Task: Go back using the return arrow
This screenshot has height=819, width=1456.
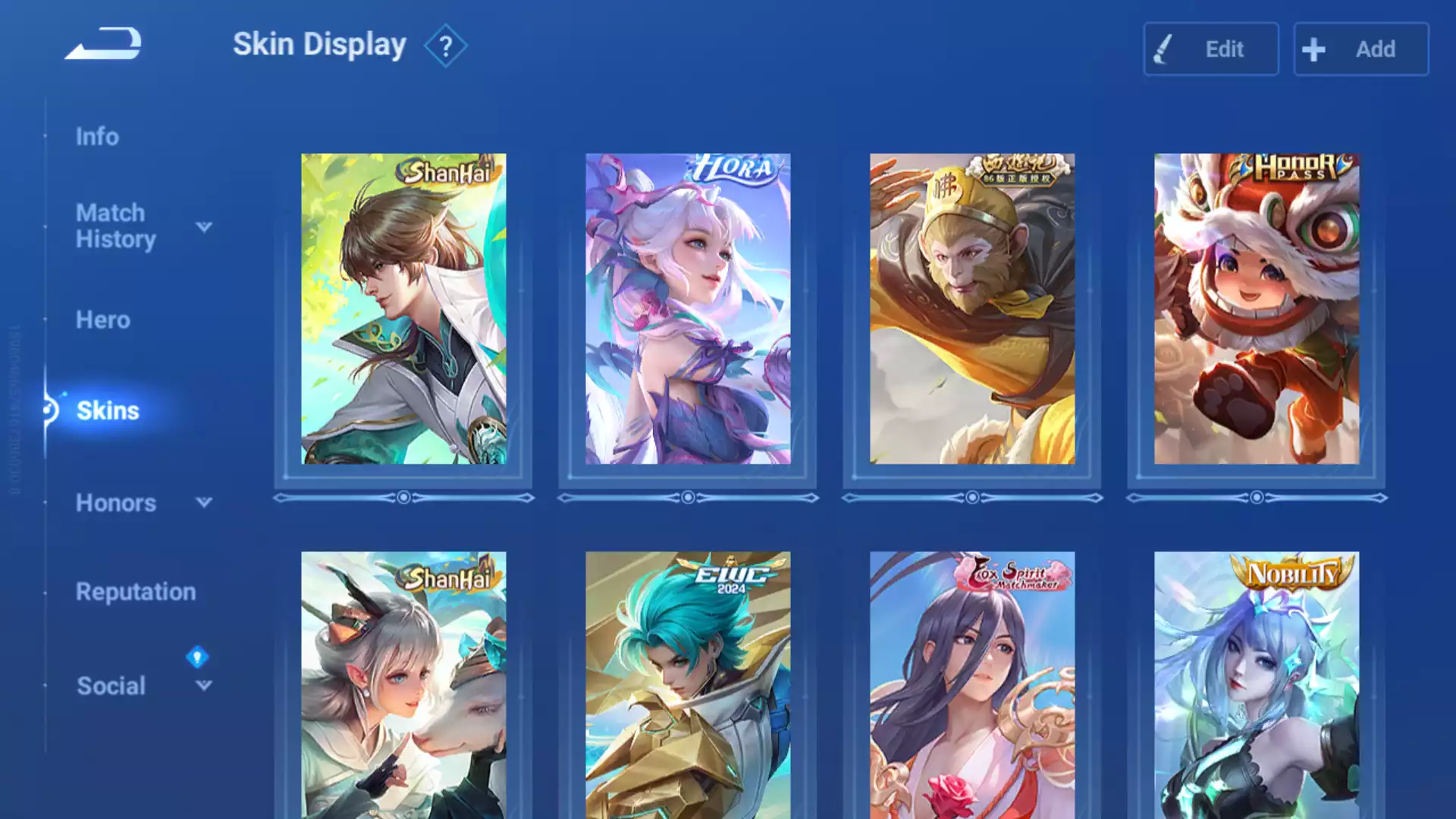Action: point(103,44)
